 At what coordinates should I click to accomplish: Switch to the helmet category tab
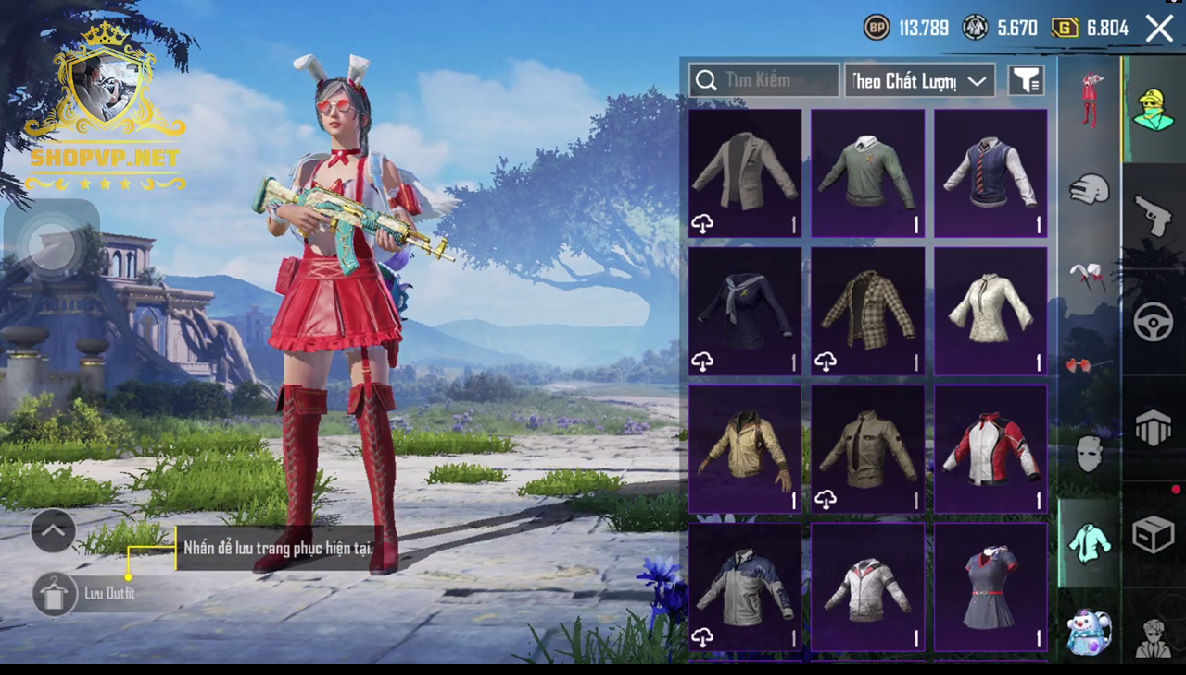[1089, 188]
